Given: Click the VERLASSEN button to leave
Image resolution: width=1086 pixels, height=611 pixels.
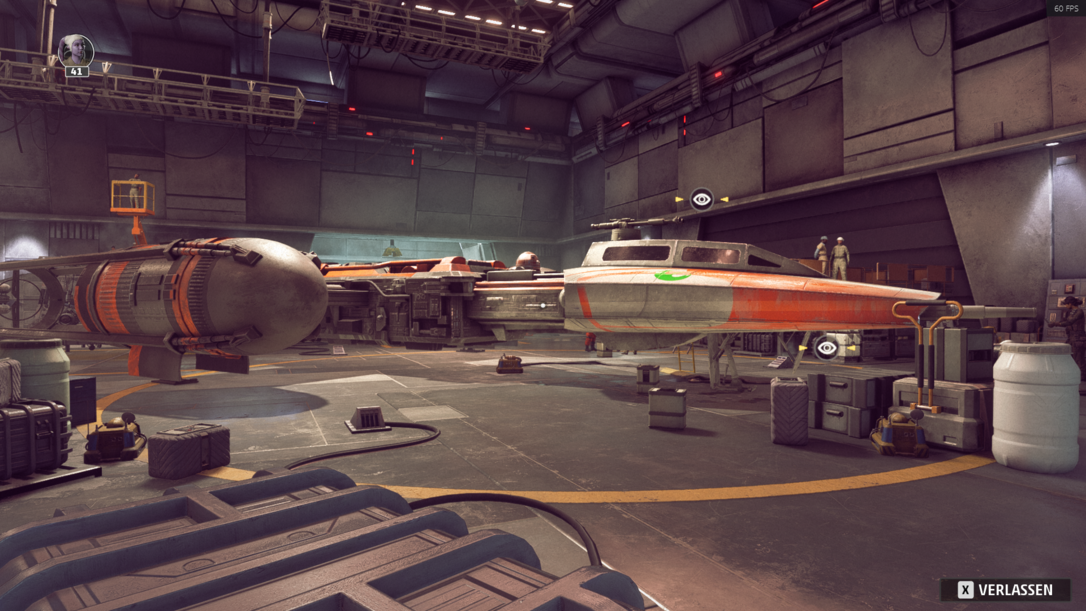Looking at the screenshot, I should (x=1005, y=590).
